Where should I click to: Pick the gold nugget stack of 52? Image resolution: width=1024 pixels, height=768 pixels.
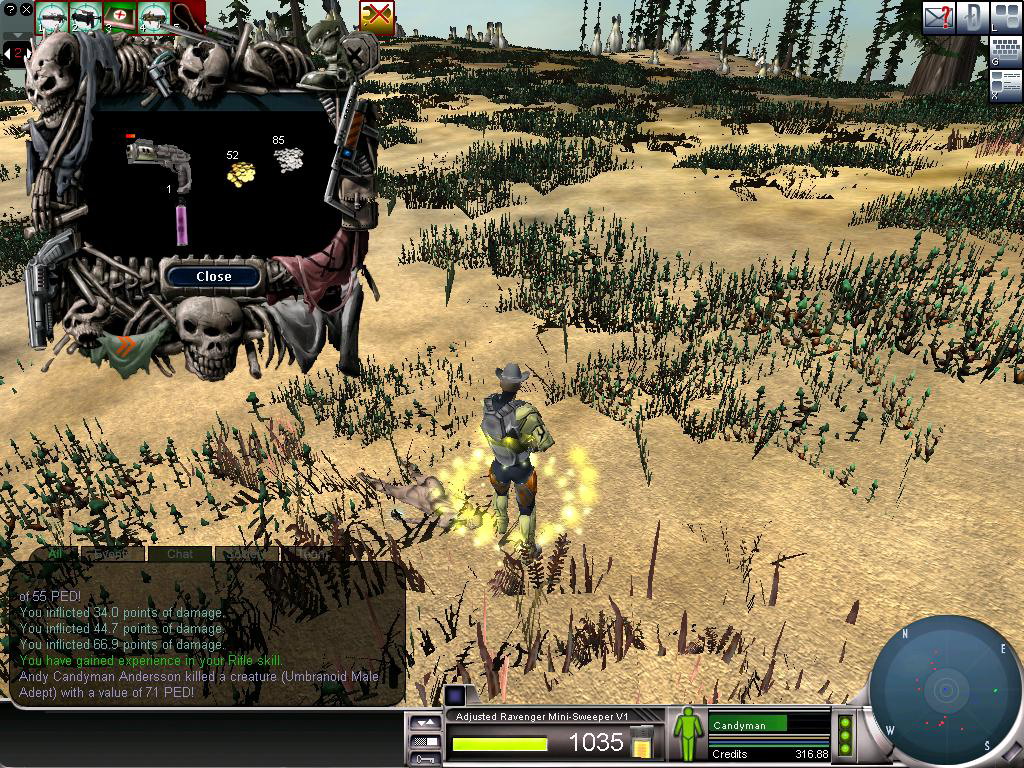click(240, 174)
